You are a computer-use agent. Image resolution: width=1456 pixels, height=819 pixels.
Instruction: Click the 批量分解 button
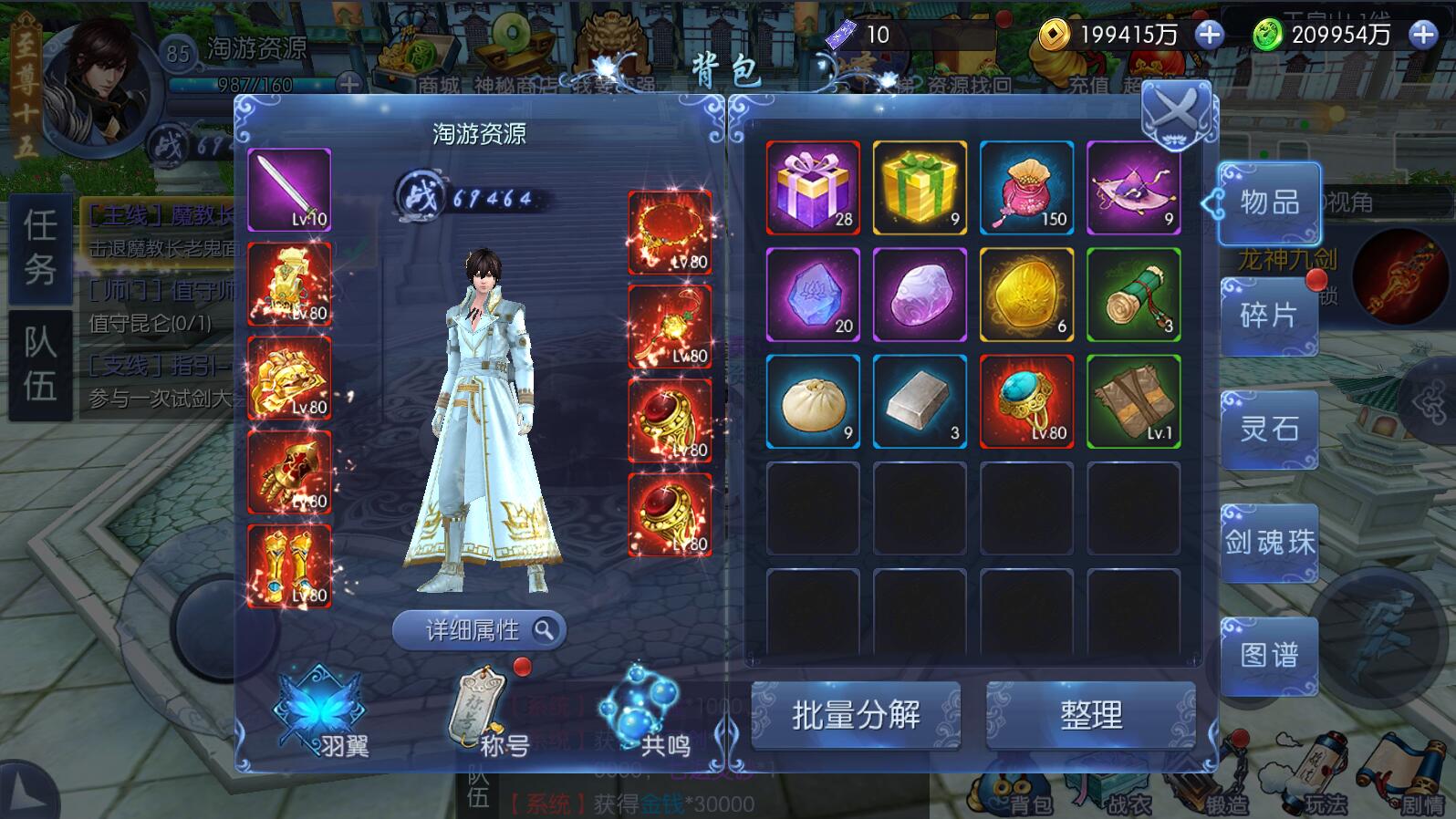[x=856, y=715]
